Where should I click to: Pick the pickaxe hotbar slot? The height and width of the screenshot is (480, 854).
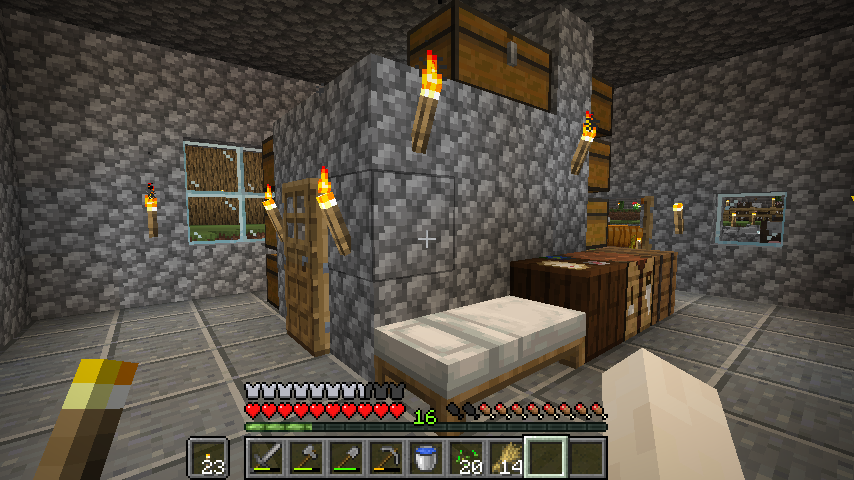click(386, 458)
